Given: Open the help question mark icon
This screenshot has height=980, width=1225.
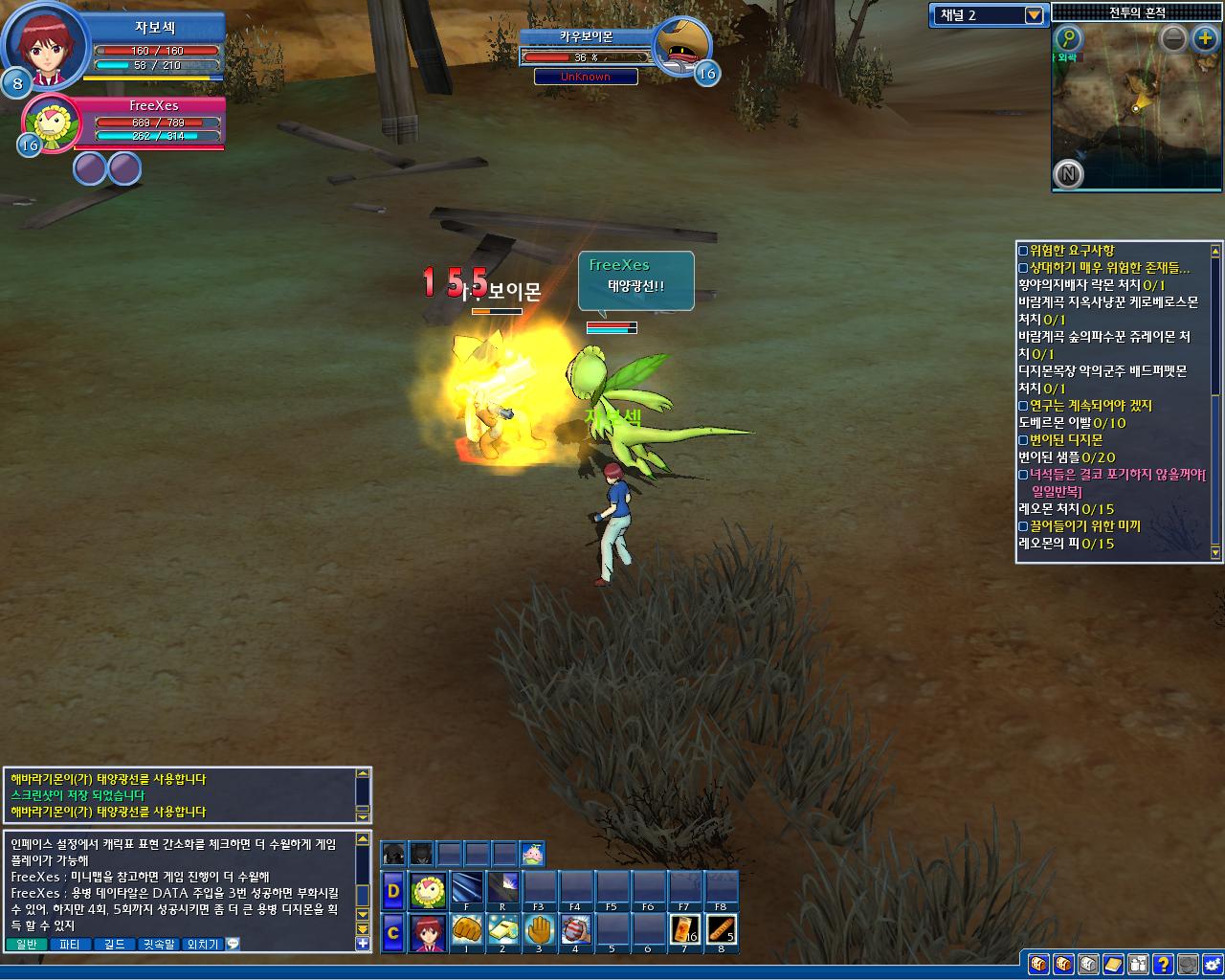Looking at the screenshot, I should tap(1162, 964).
